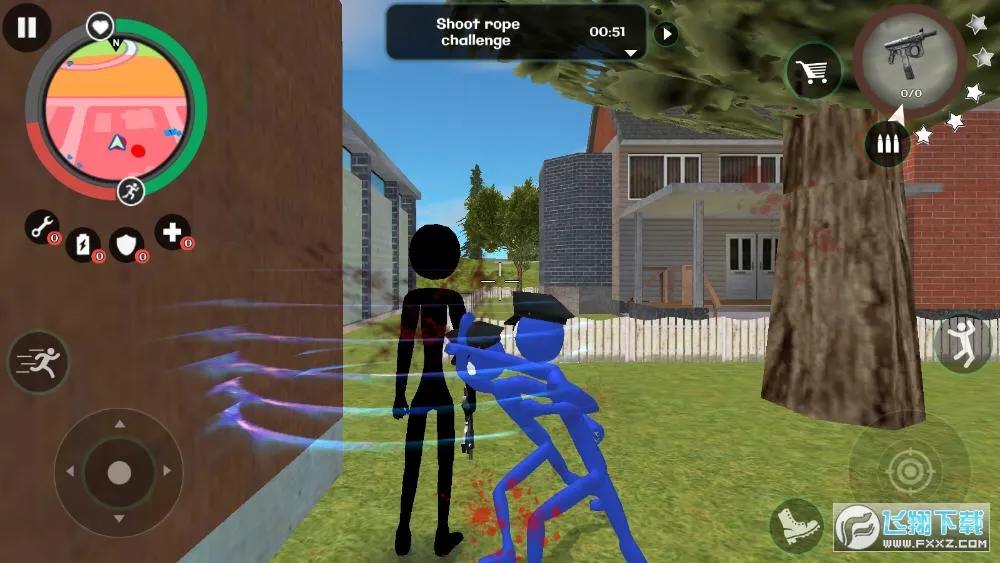Fire using the crosshair aim button
This screenshot has width=1000, height=563.
coord(908,471)
